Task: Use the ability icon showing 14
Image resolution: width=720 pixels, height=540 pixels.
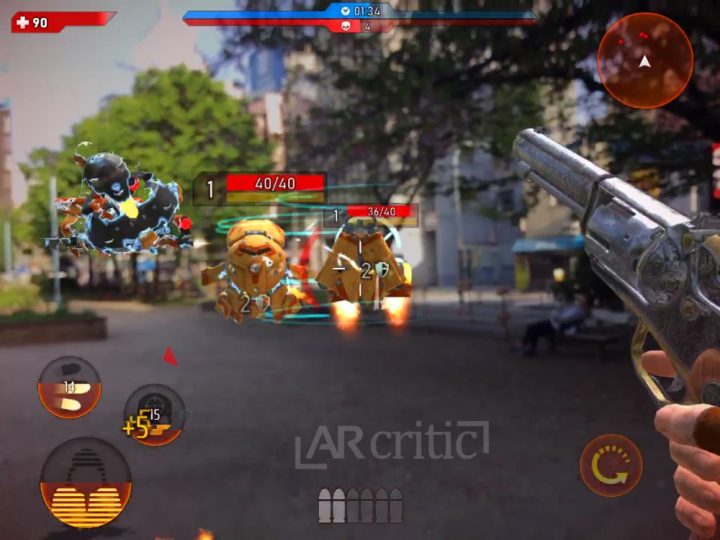Action: coord(69,387)
